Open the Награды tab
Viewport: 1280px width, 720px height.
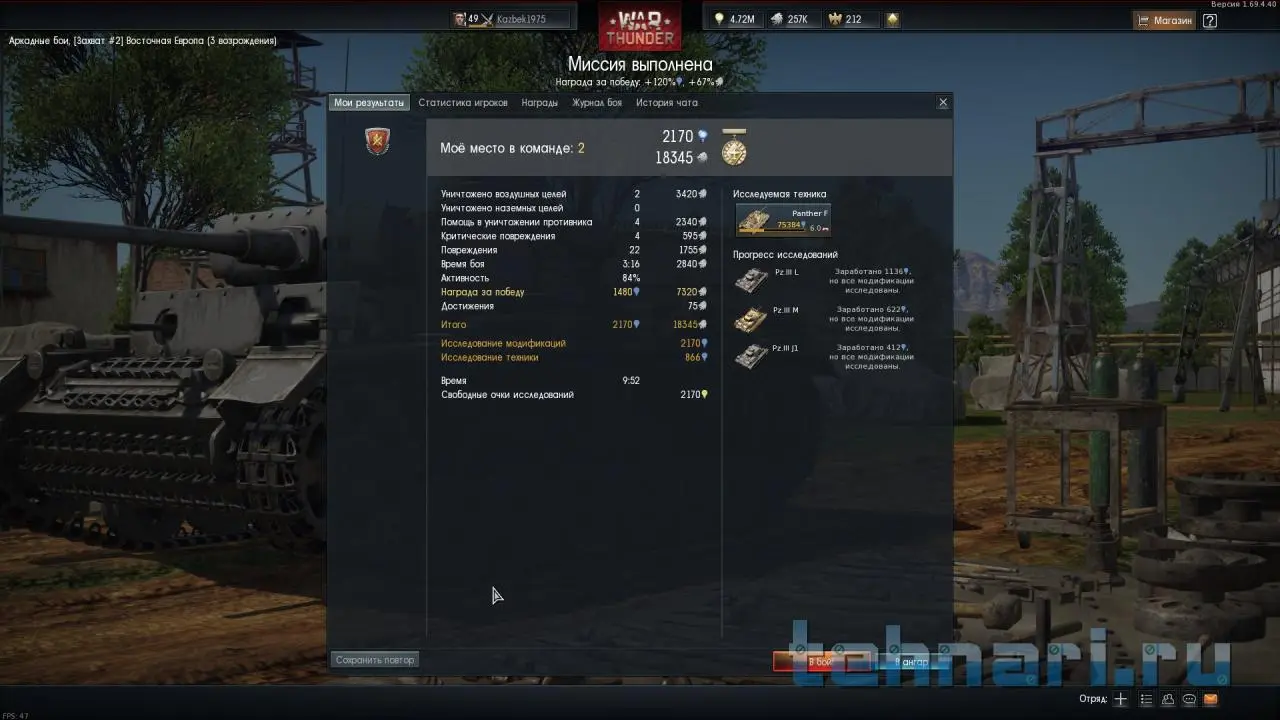click(x=540, y=103)
